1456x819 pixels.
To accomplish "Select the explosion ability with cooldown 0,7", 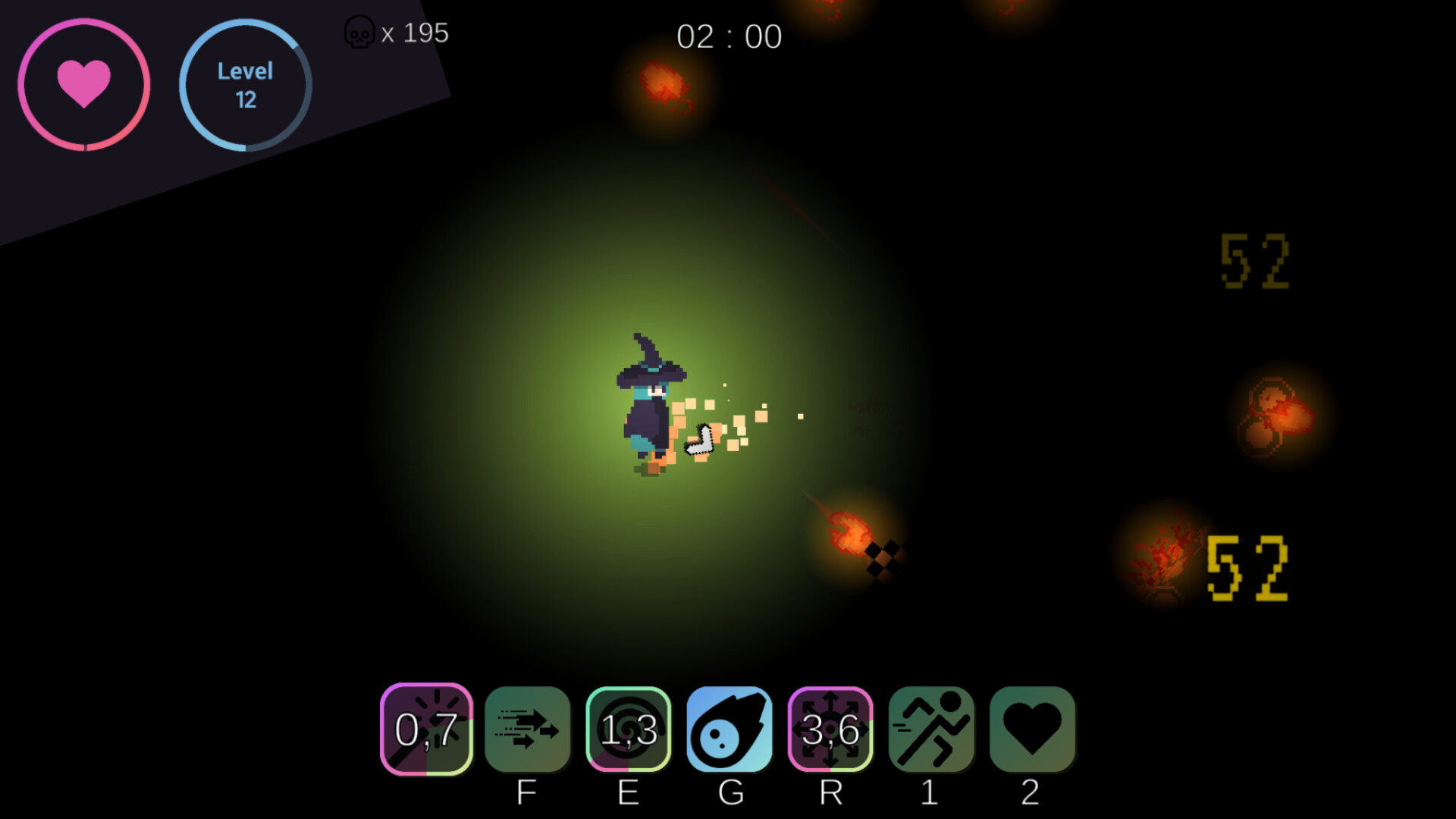I will point(427,730).
